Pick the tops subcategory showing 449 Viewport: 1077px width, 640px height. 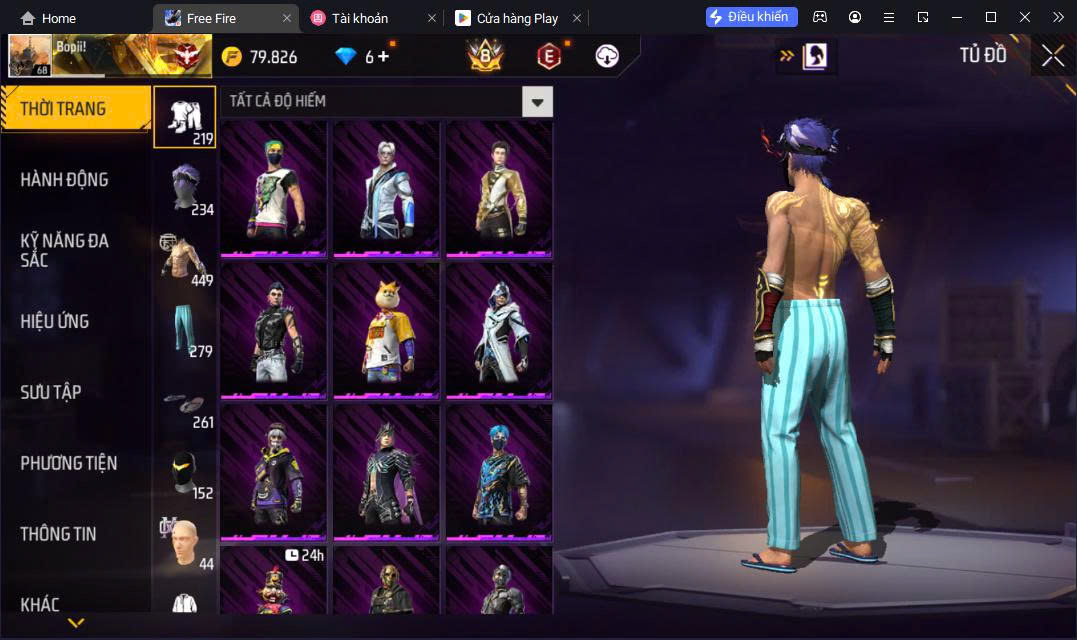pos(185,259)
